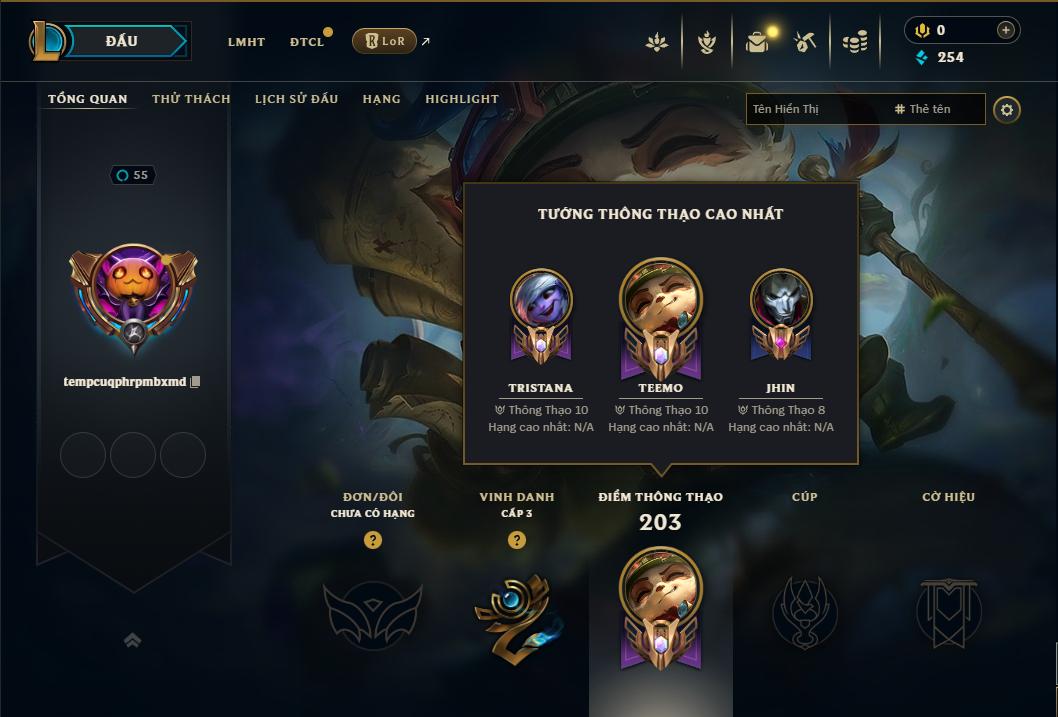
Task: Add RP with the plus button
Action: (x=1006, y=30)
